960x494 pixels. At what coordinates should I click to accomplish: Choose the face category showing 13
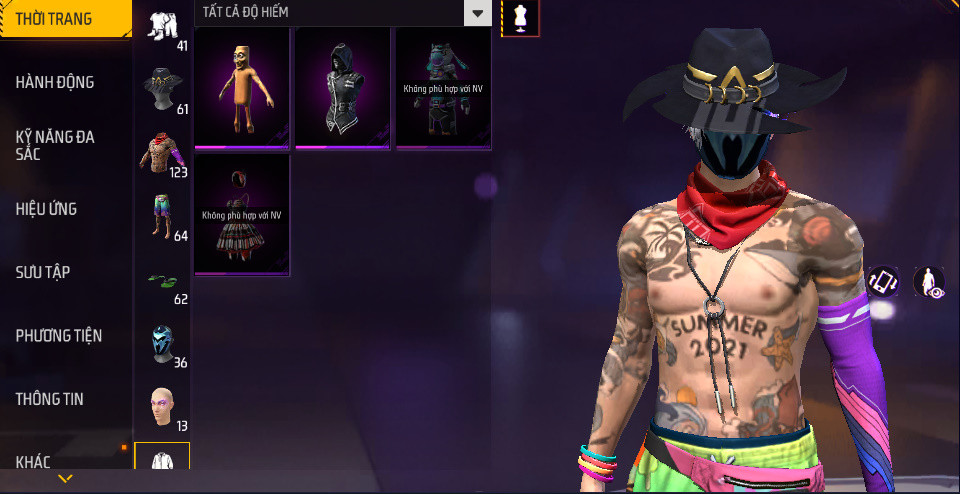[163, 407]
